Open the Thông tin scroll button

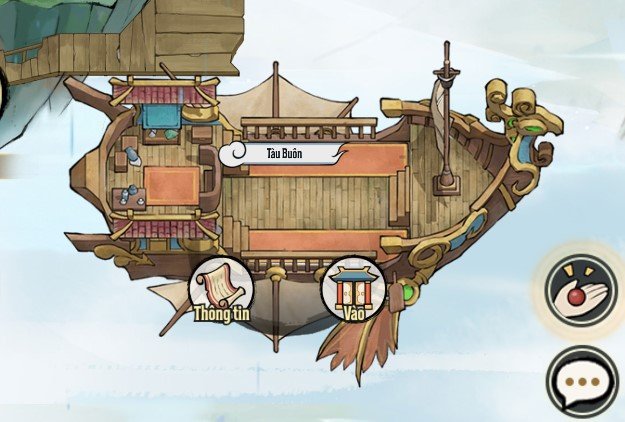[x=221, y=289]
